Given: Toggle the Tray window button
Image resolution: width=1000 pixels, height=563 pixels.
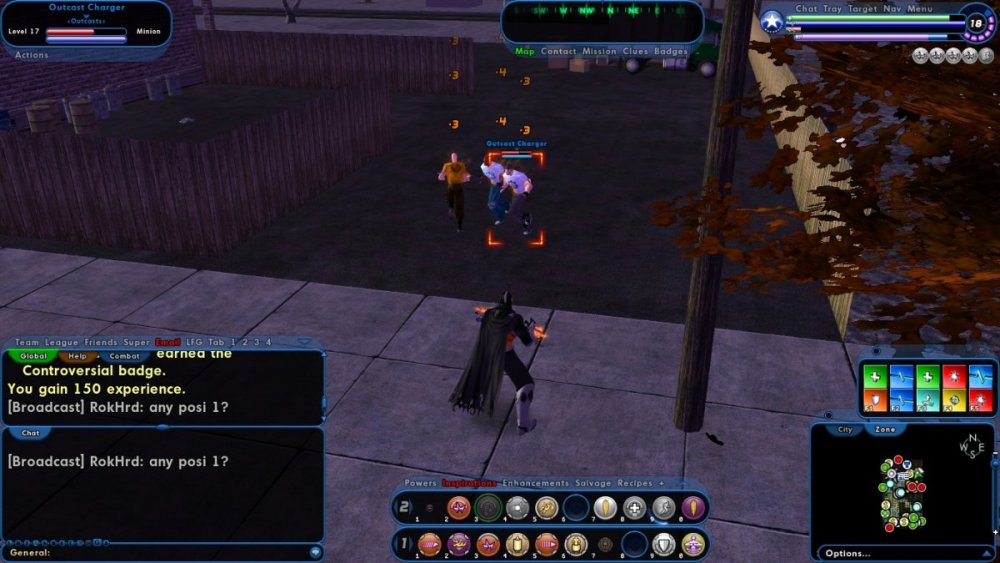Looking at the screenshot, I should point(832,9).
